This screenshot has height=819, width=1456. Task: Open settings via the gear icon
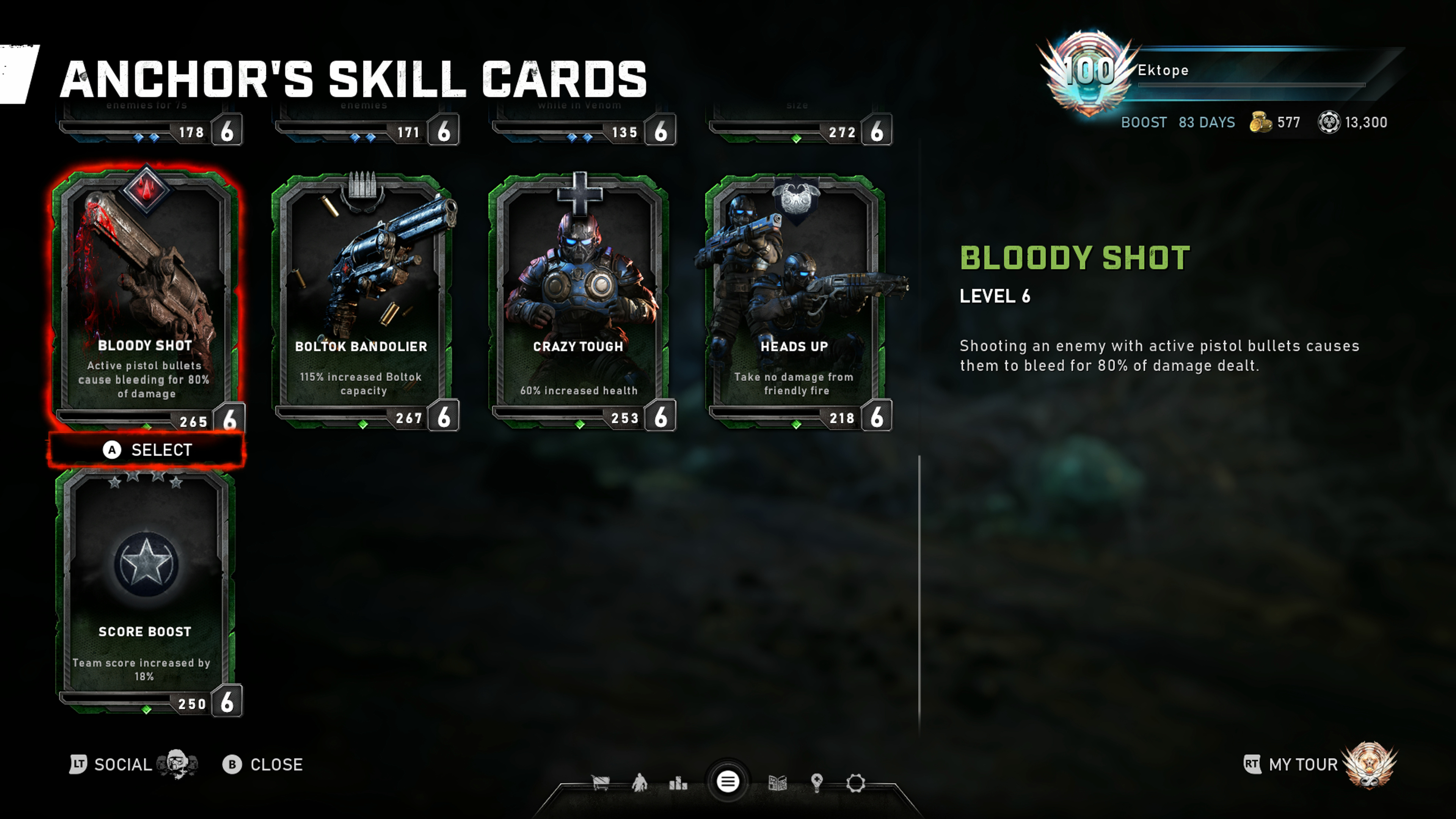pos(855,783)
